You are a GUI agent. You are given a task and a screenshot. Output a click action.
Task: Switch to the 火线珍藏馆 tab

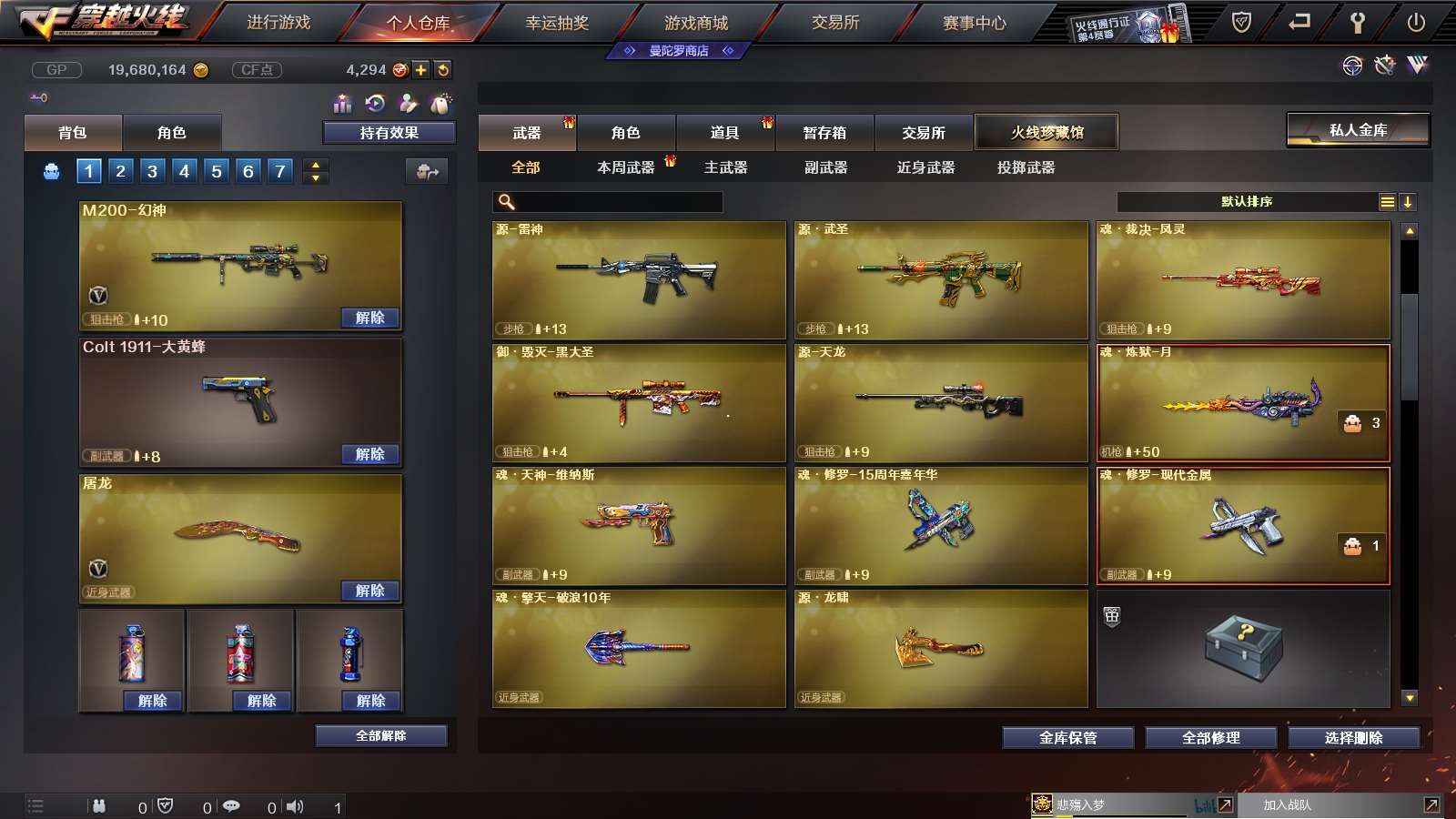tap(1046, 132)
